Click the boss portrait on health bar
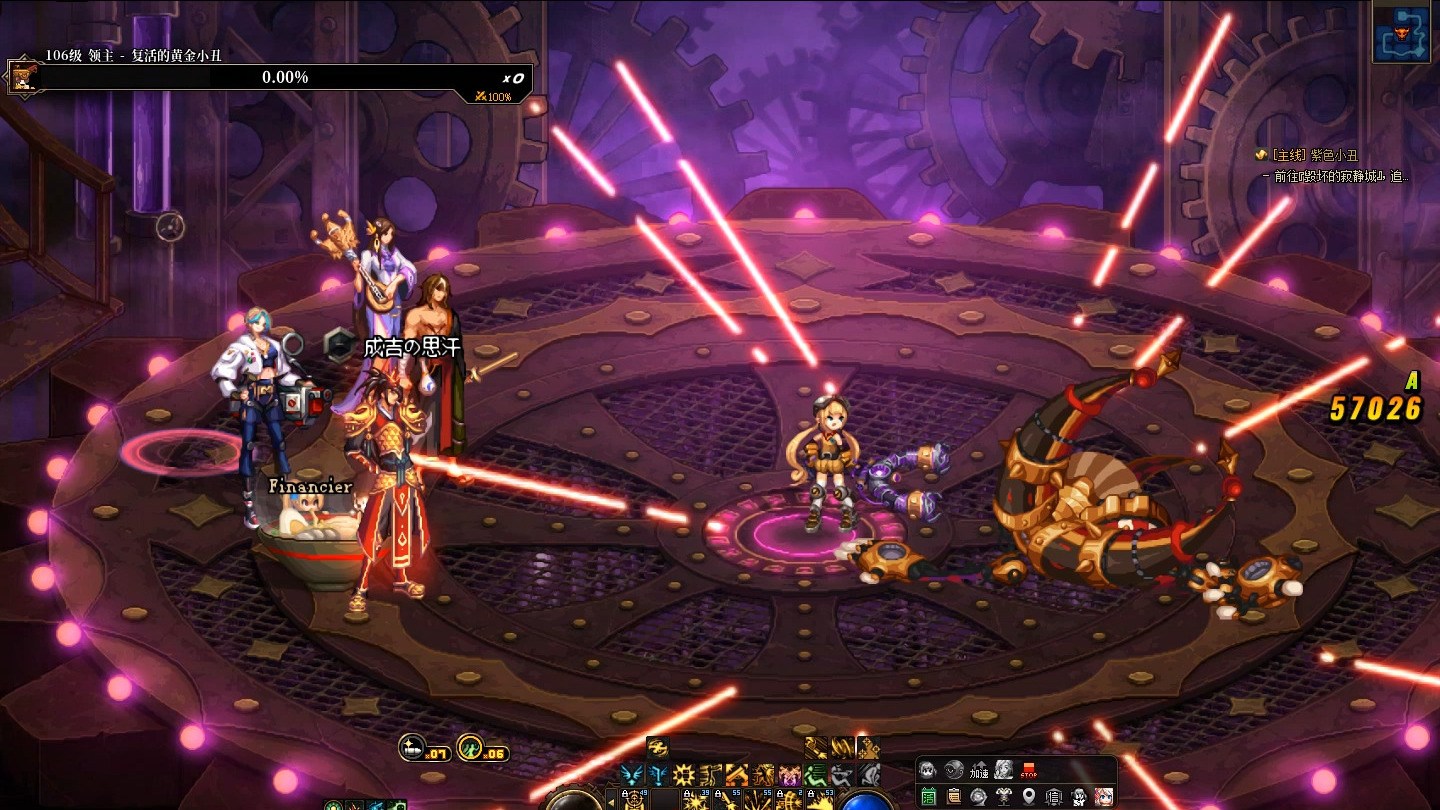This screenshot has height=810, width=1440. (x=21, y=77)
